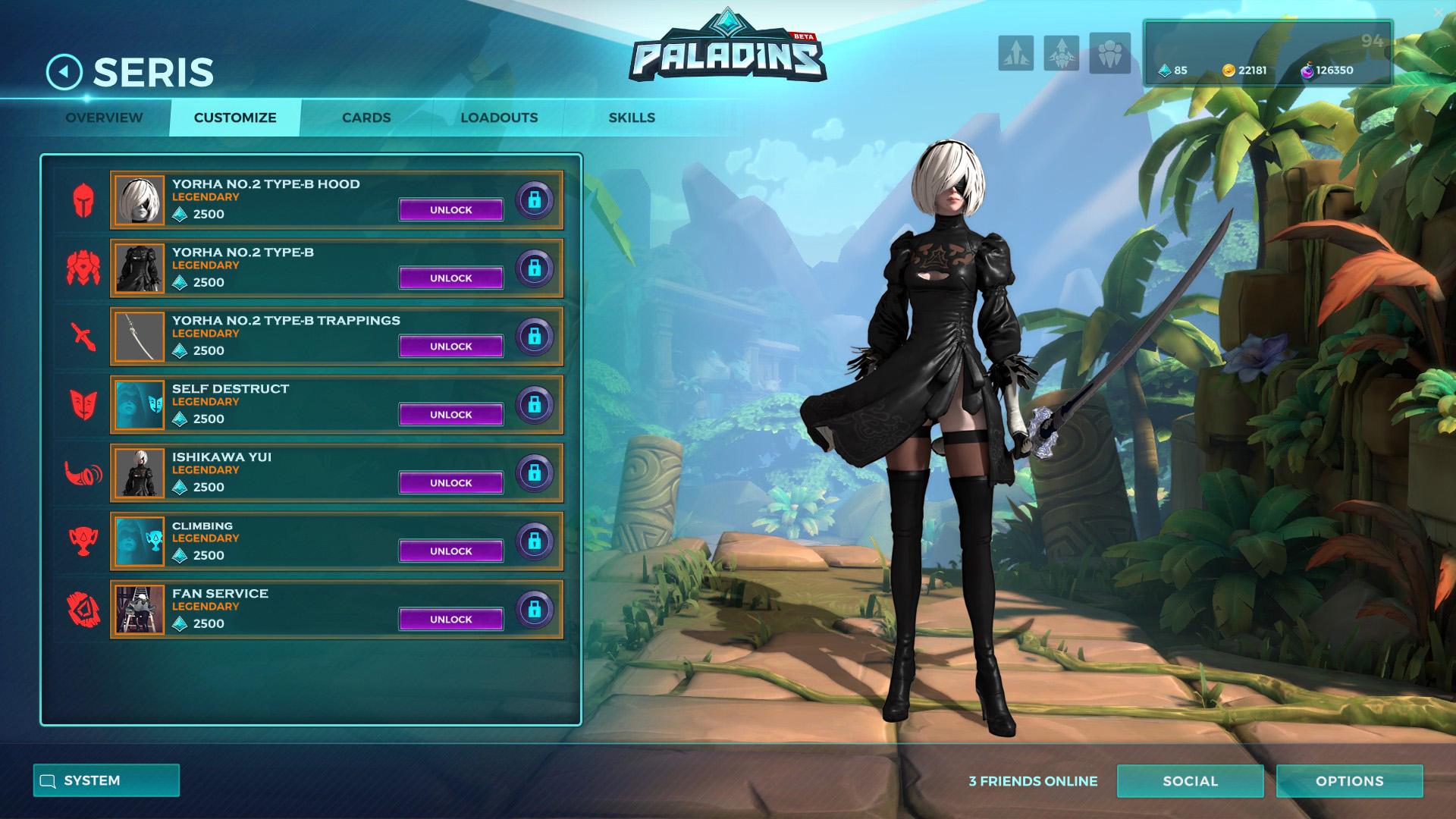The height and width of the screenshot is (819, 1456).
Task: Click the party members icon near top
Action: point(1108,54)
